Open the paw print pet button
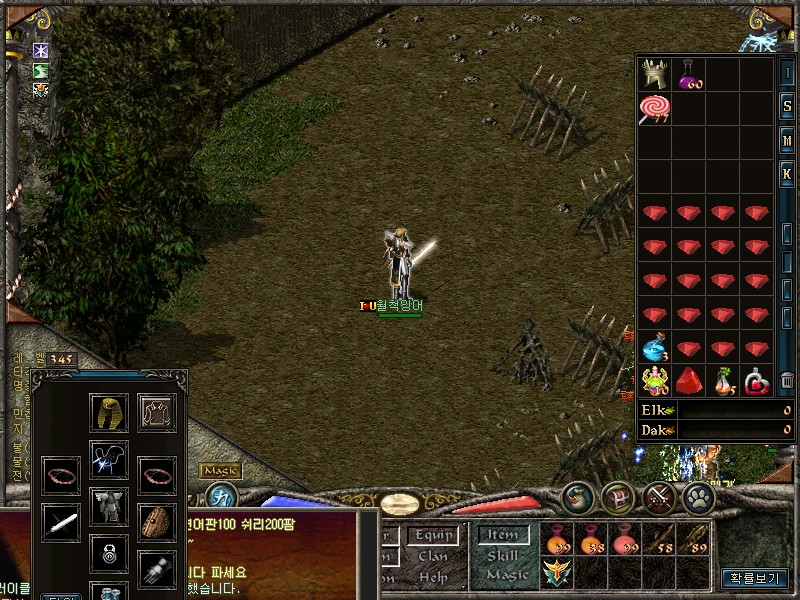This screenshot has height=600, width=800. pyautogui.click(x=698, y=497)
